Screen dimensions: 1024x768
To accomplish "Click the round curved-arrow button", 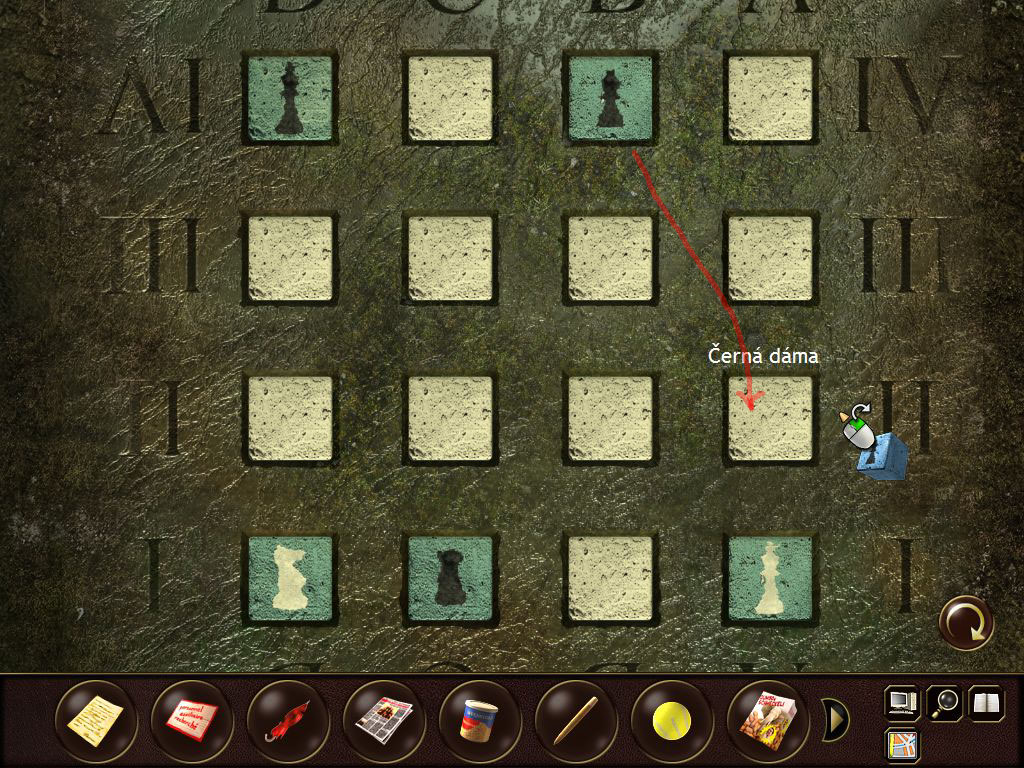I will tap(967, 623).
